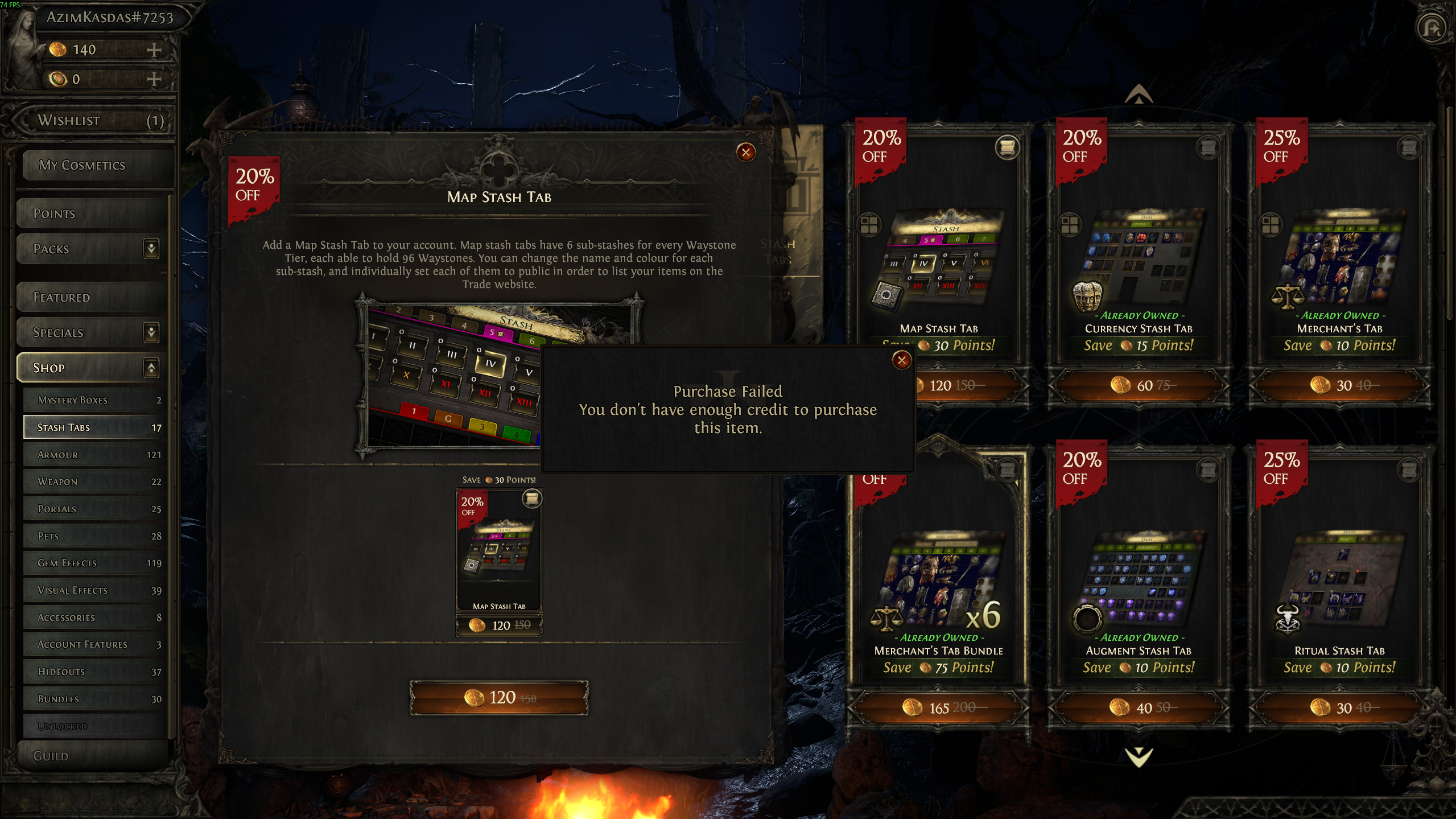
Task: Close the Purchase Failed popup
Action: (901, 360)
